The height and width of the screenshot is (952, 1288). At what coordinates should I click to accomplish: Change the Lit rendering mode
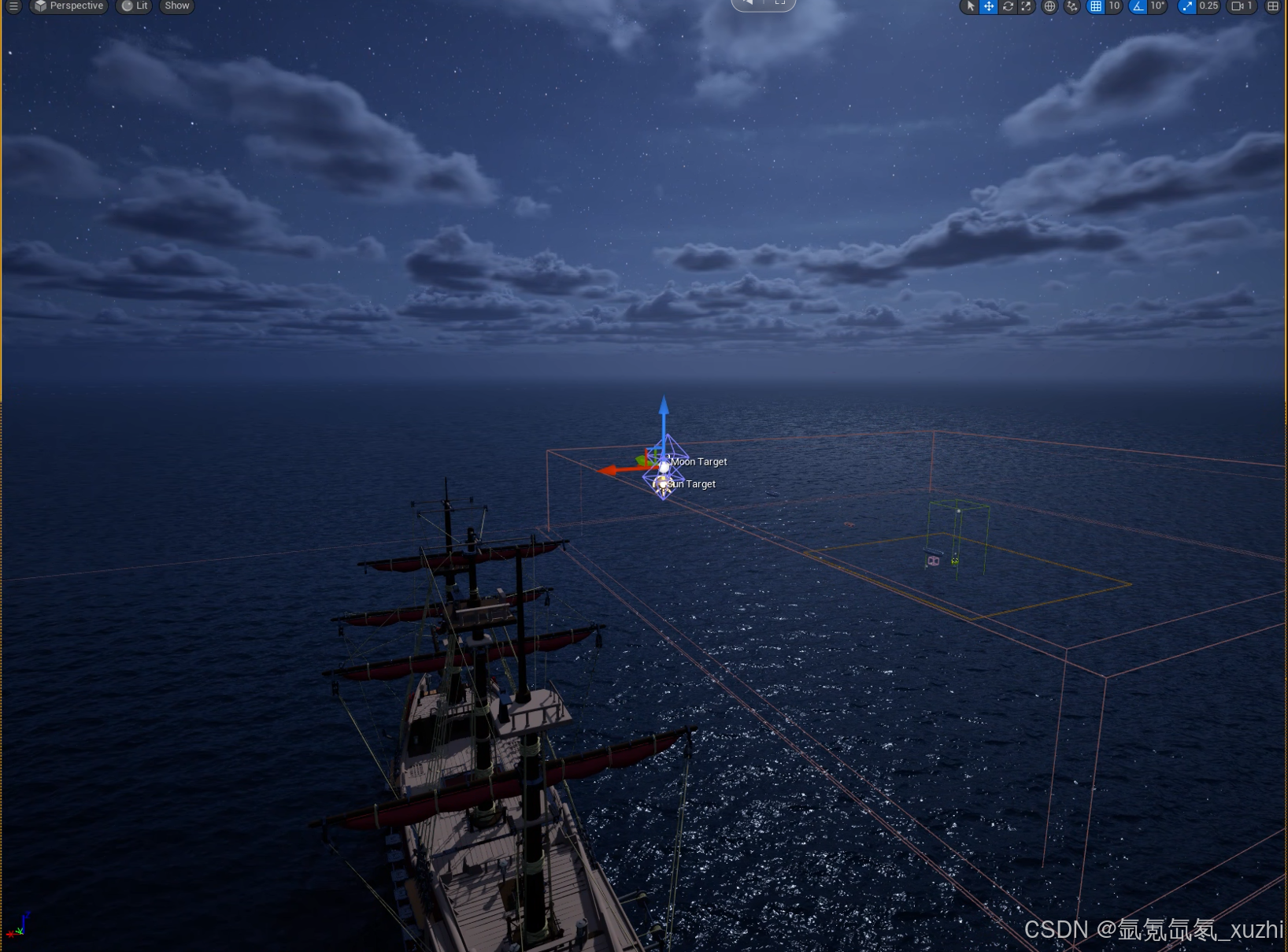(x=135, y=6)
